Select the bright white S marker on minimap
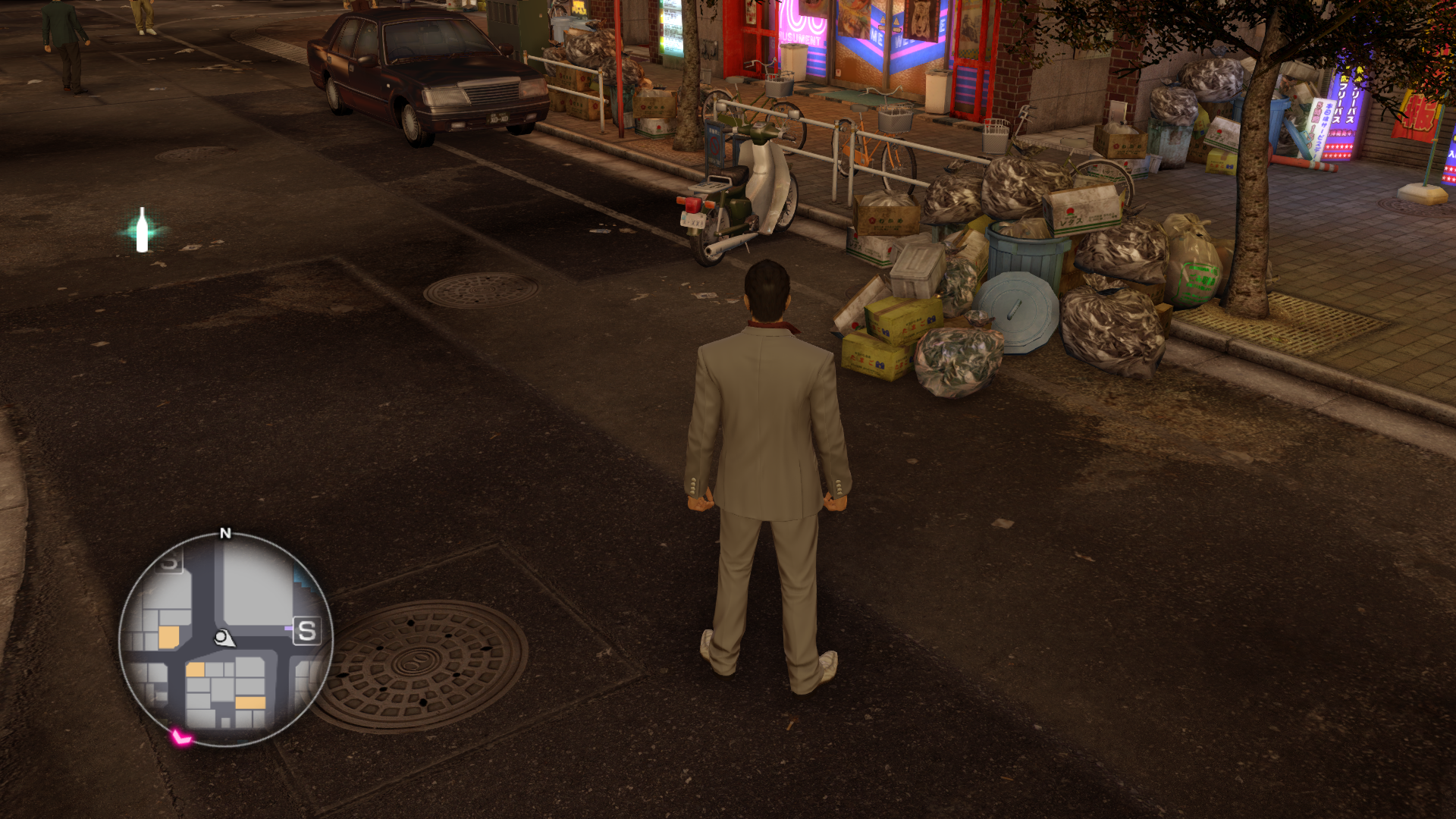This screenshot has width=1456, height=819. pos(306,631)
